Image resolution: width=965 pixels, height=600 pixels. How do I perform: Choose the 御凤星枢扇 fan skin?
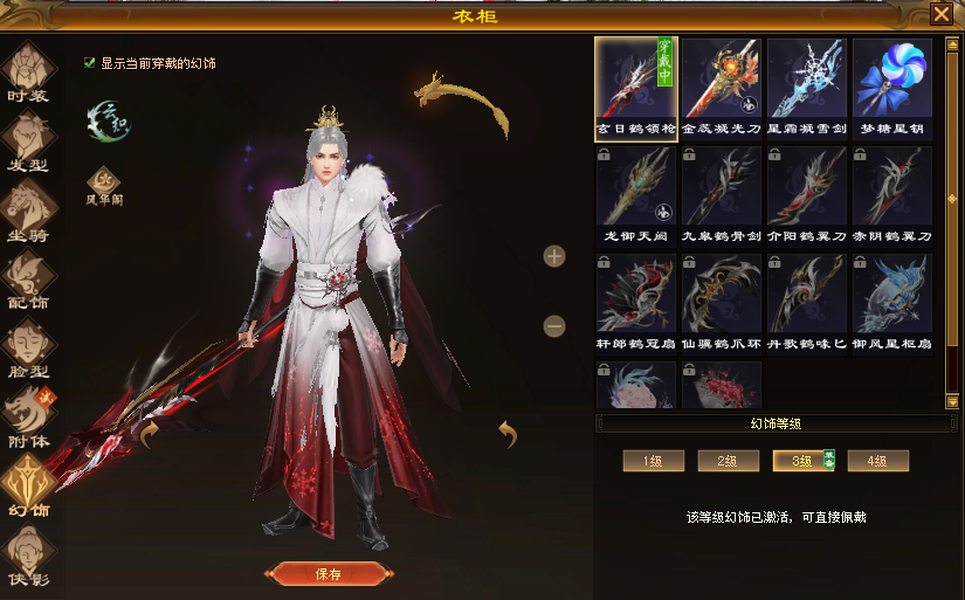(x=892, y=300)
